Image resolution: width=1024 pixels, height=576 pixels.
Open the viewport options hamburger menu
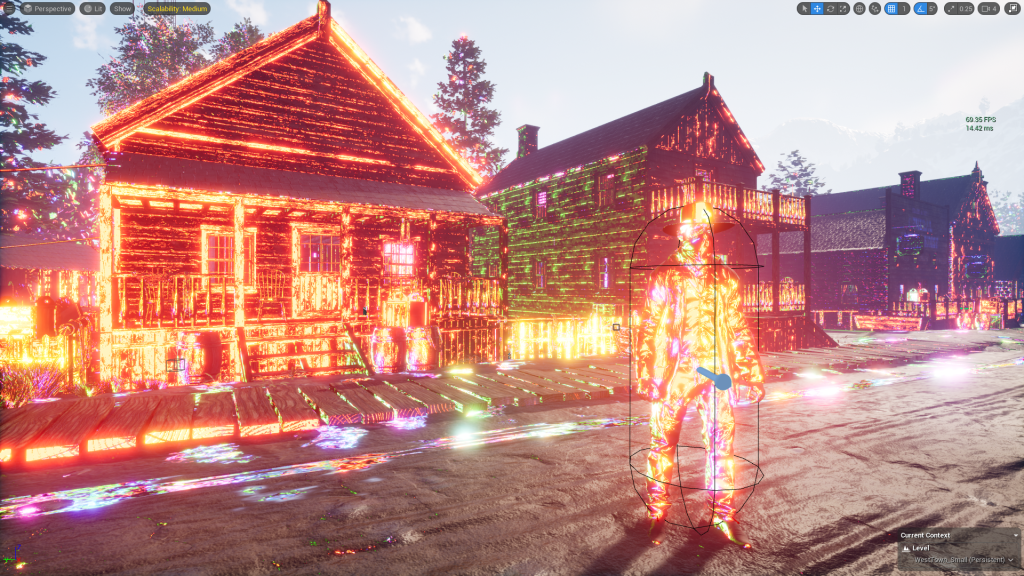tap(8, 8)
